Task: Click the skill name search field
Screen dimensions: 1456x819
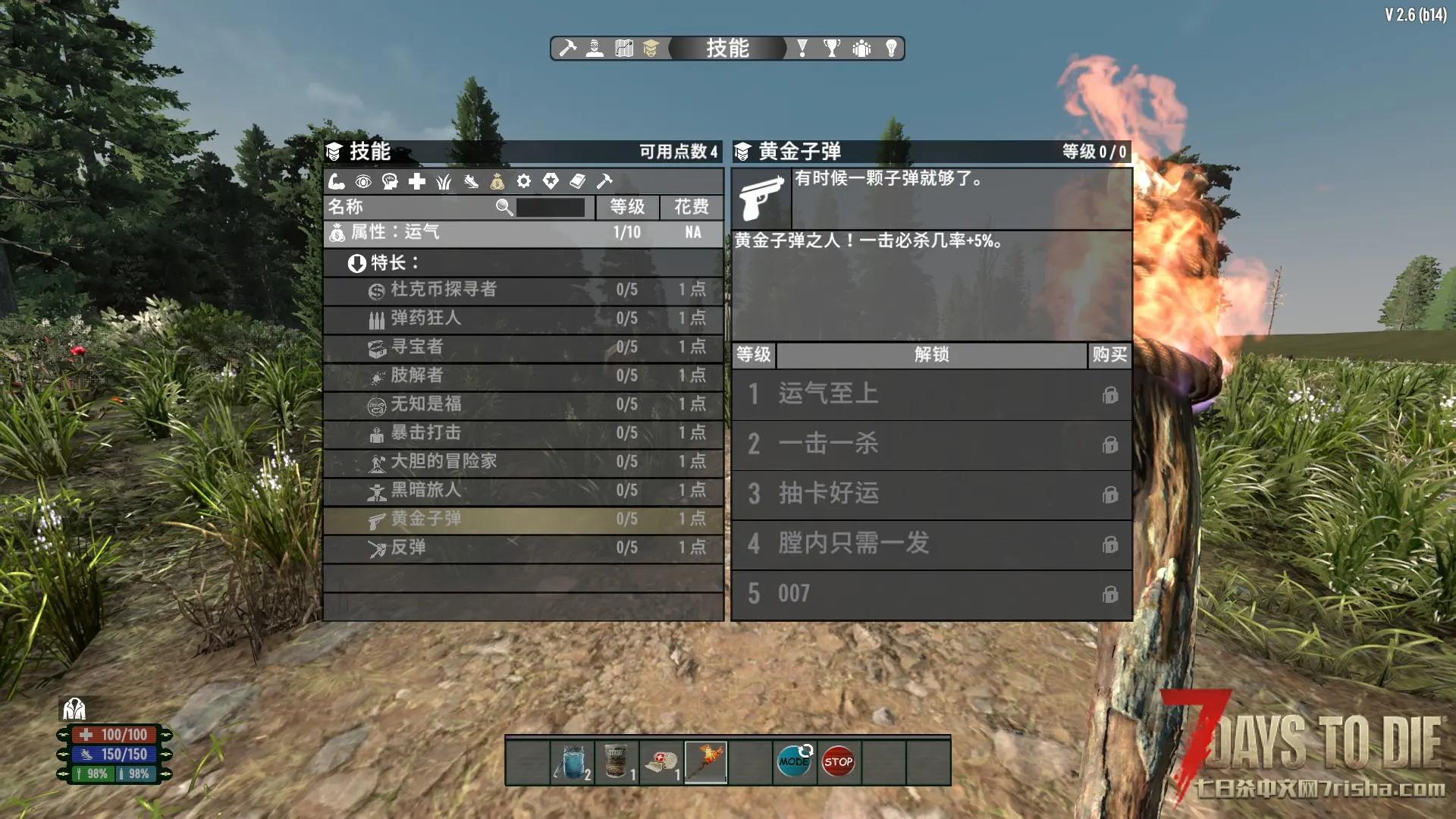Action: click(x=550, y=207)
